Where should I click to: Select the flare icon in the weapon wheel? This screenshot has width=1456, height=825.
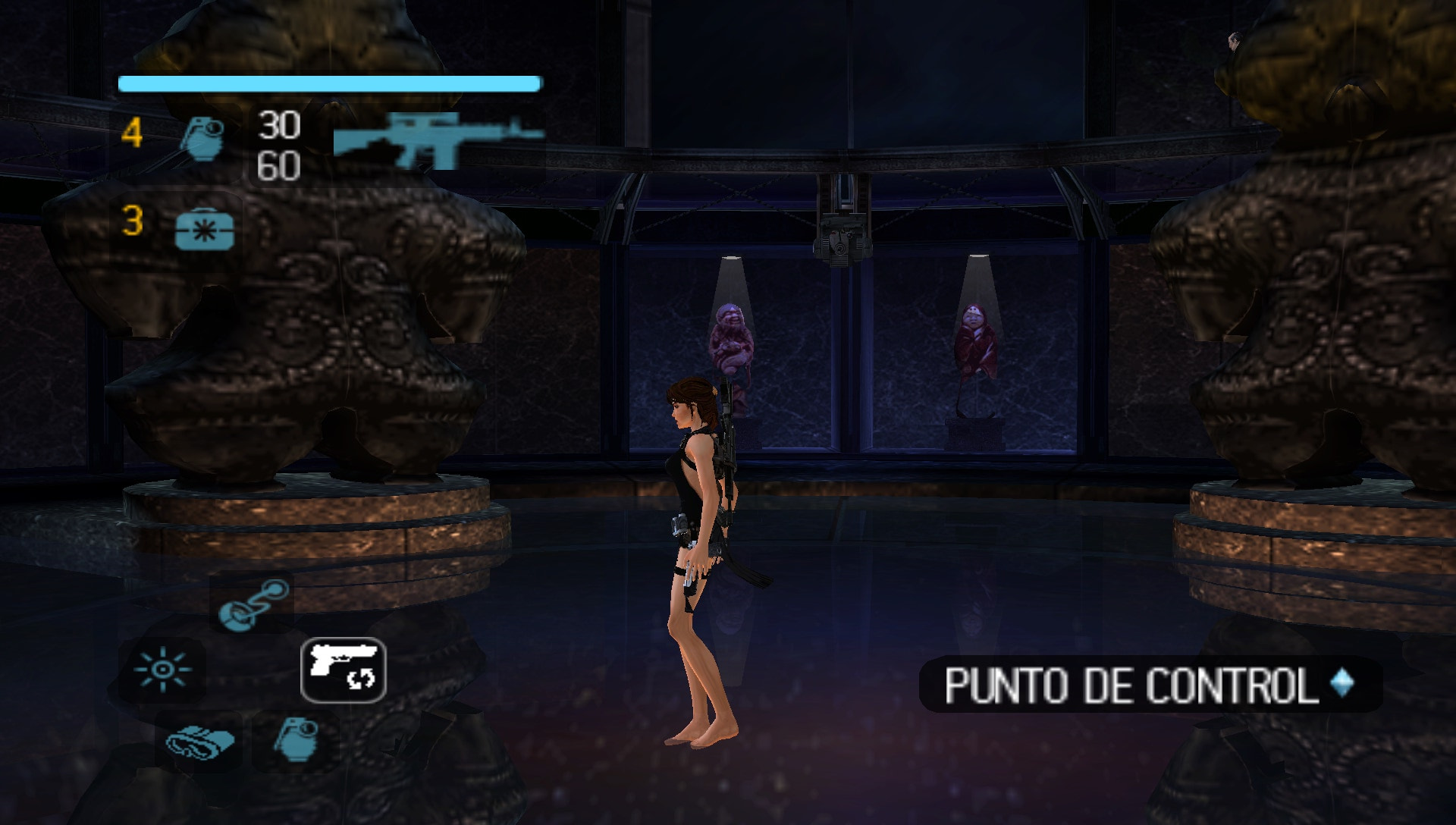[162, 670]
